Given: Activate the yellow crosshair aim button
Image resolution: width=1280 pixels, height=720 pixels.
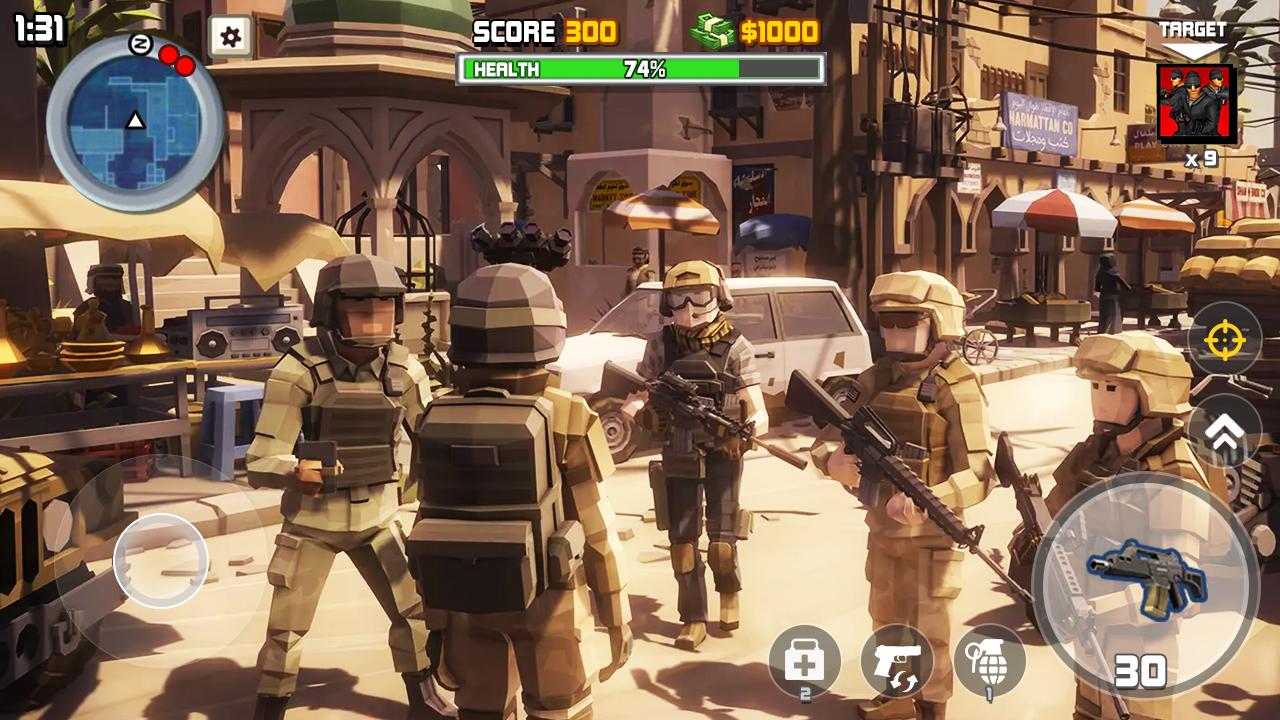Looking at the screenshot, I should [1224, 340].
